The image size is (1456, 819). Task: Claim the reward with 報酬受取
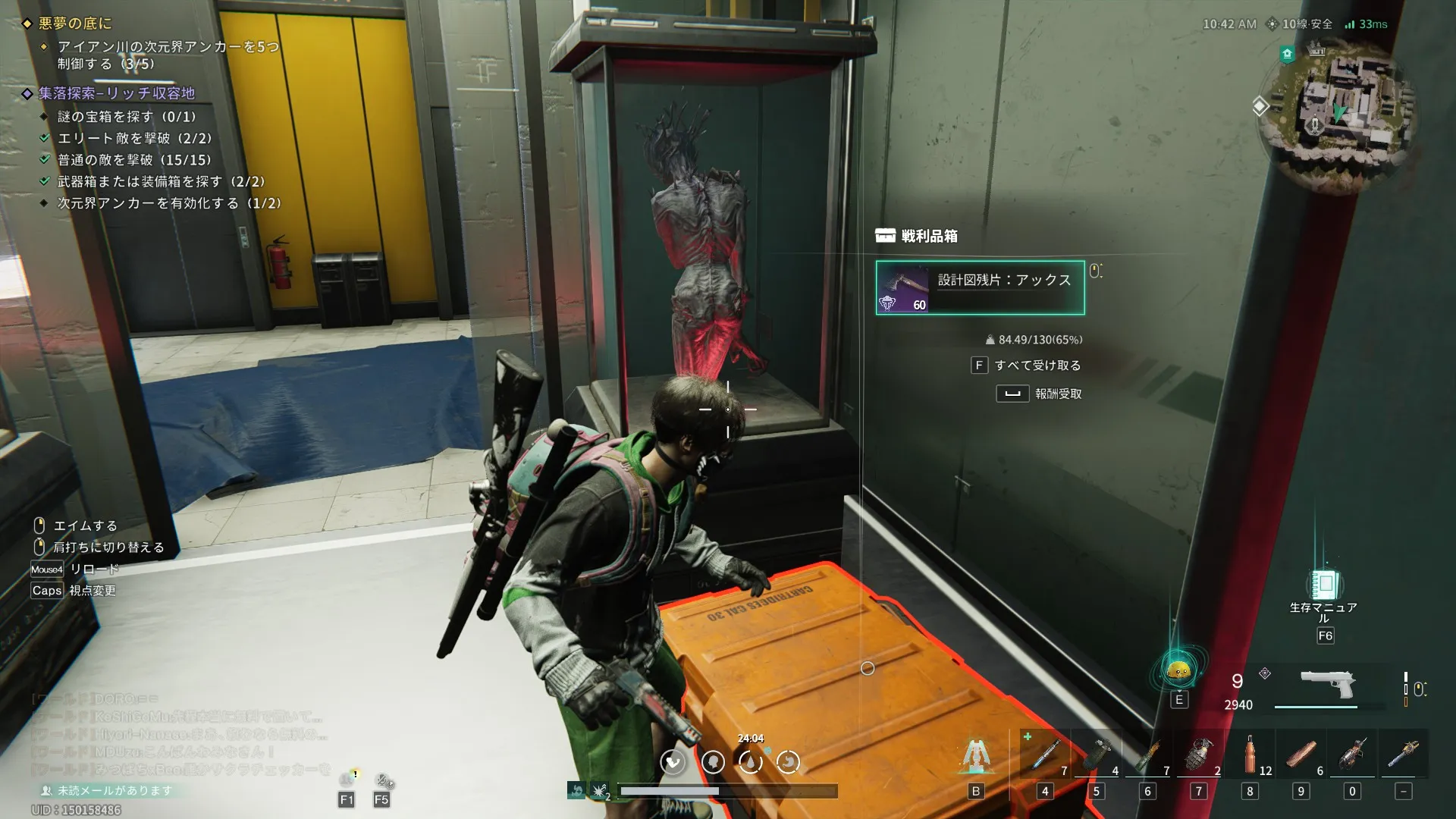1039,394
